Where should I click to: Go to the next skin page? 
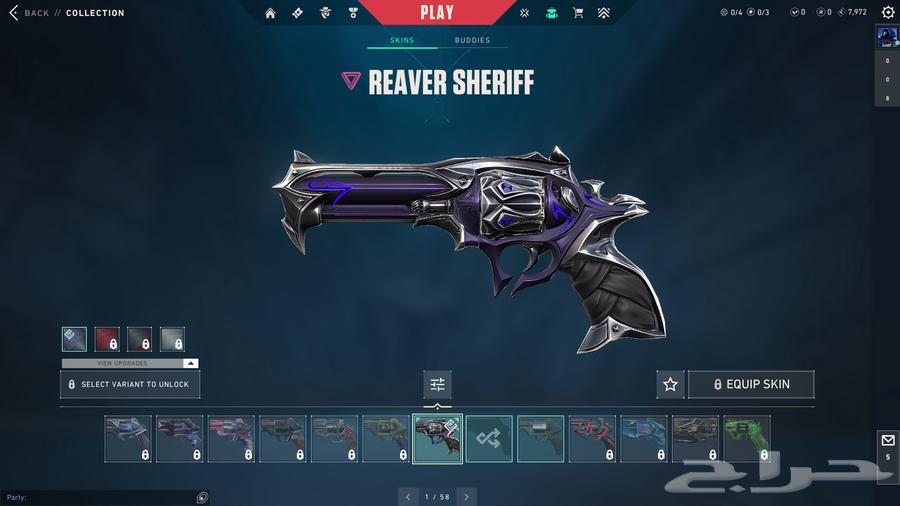[x=466, y=496]
